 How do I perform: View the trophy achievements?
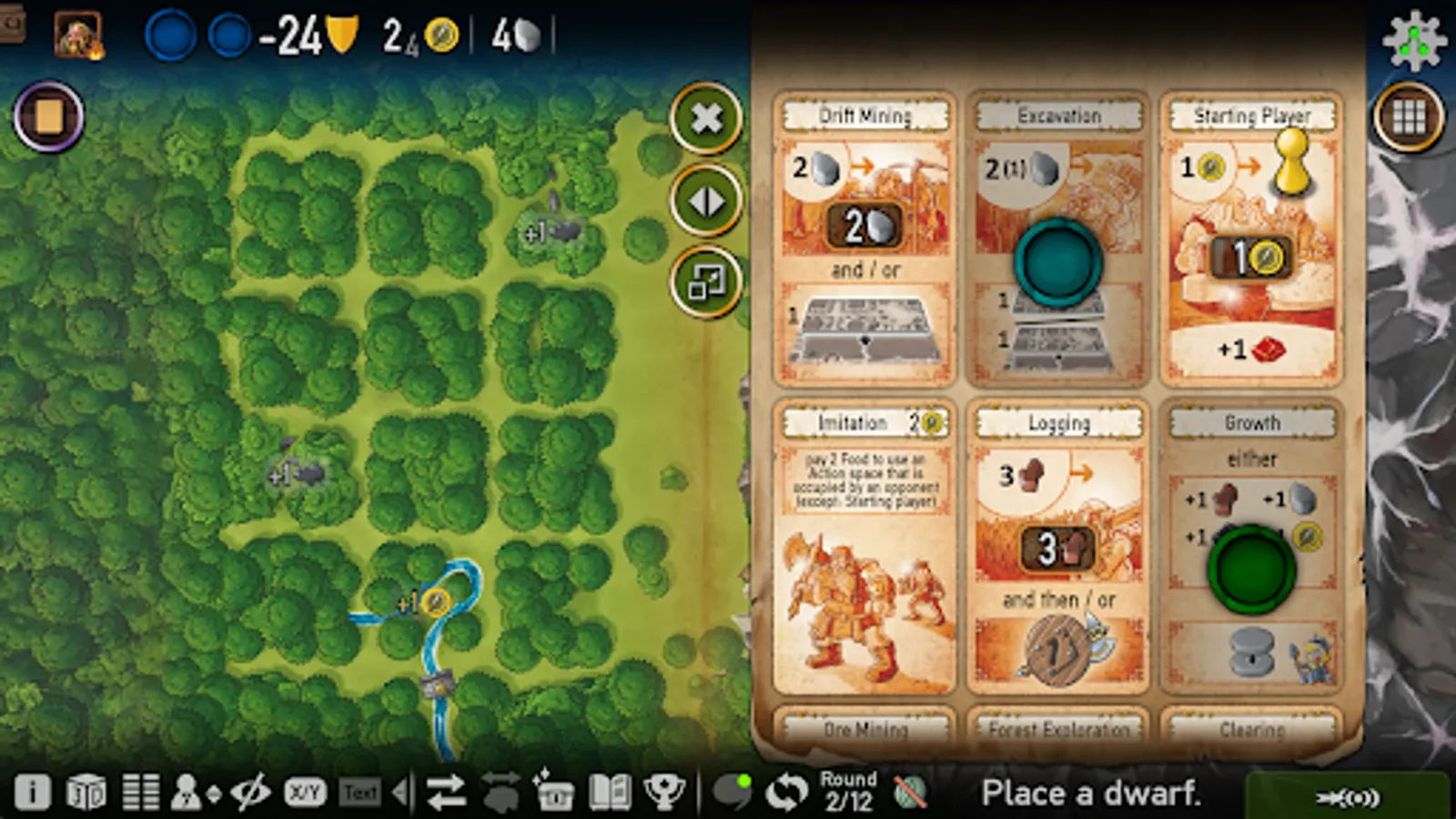tap(665, 791)
